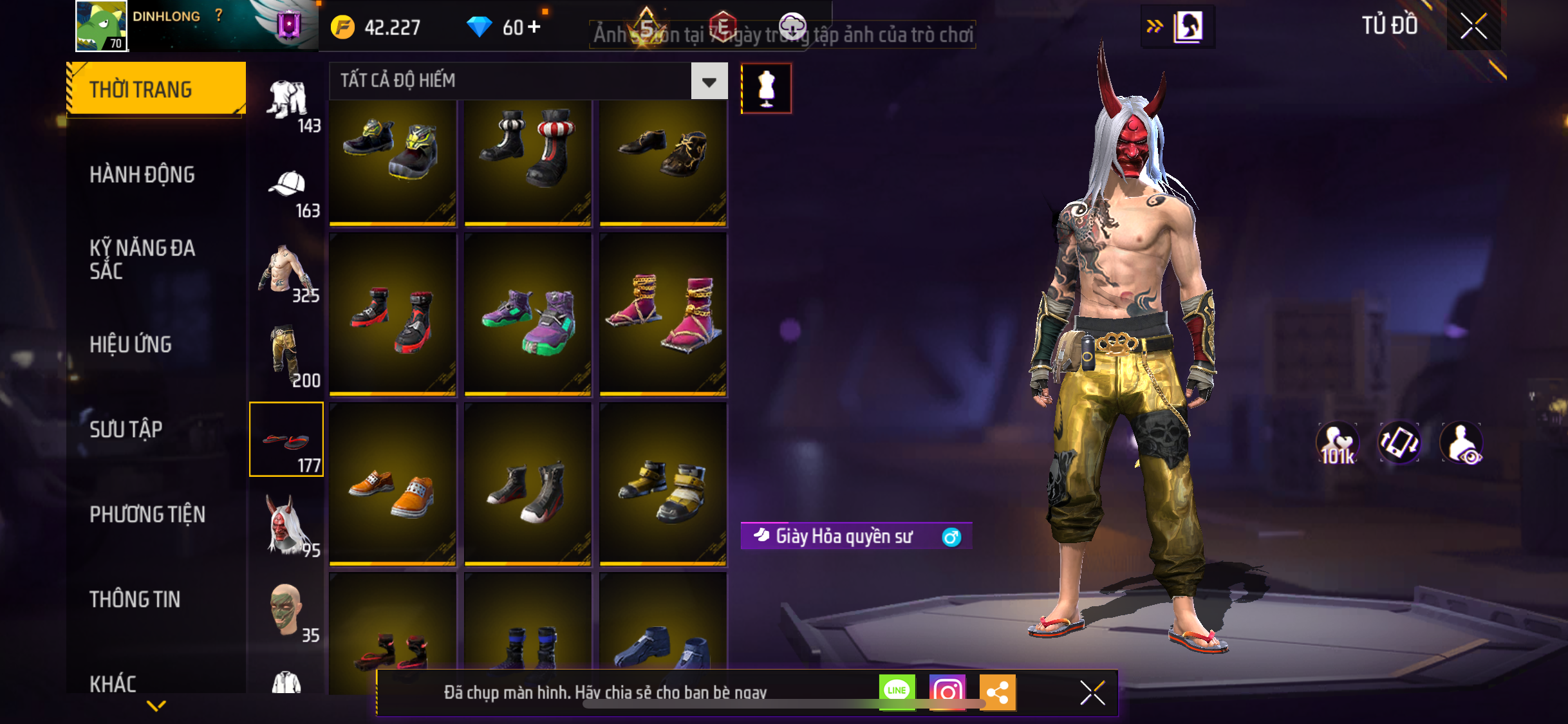Open the red oni mask category
This screenshot has width=1568, height=724.
(x=288, y=525)
